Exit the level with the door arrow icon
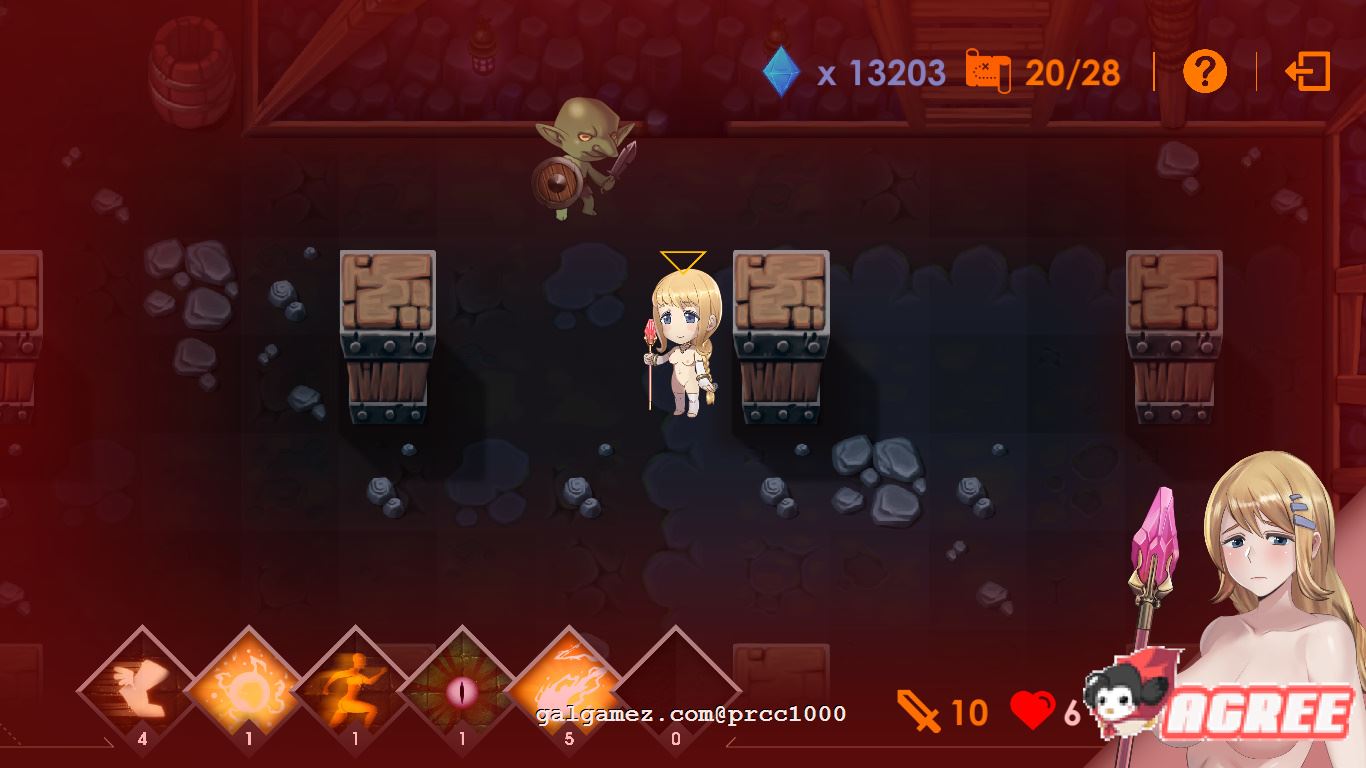Viewport: 1366px width, 768px height. pyautogui.click(x=1308, y=72)
